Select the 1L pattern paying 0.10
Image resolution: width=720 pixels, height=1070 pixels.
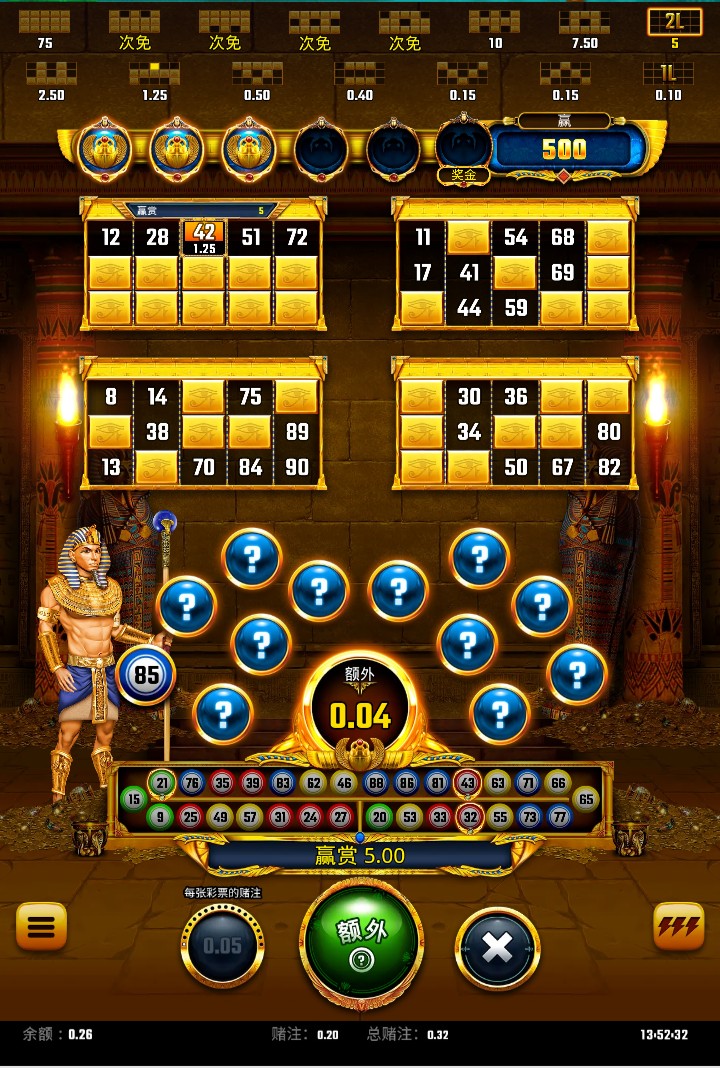tap(668, 78)
